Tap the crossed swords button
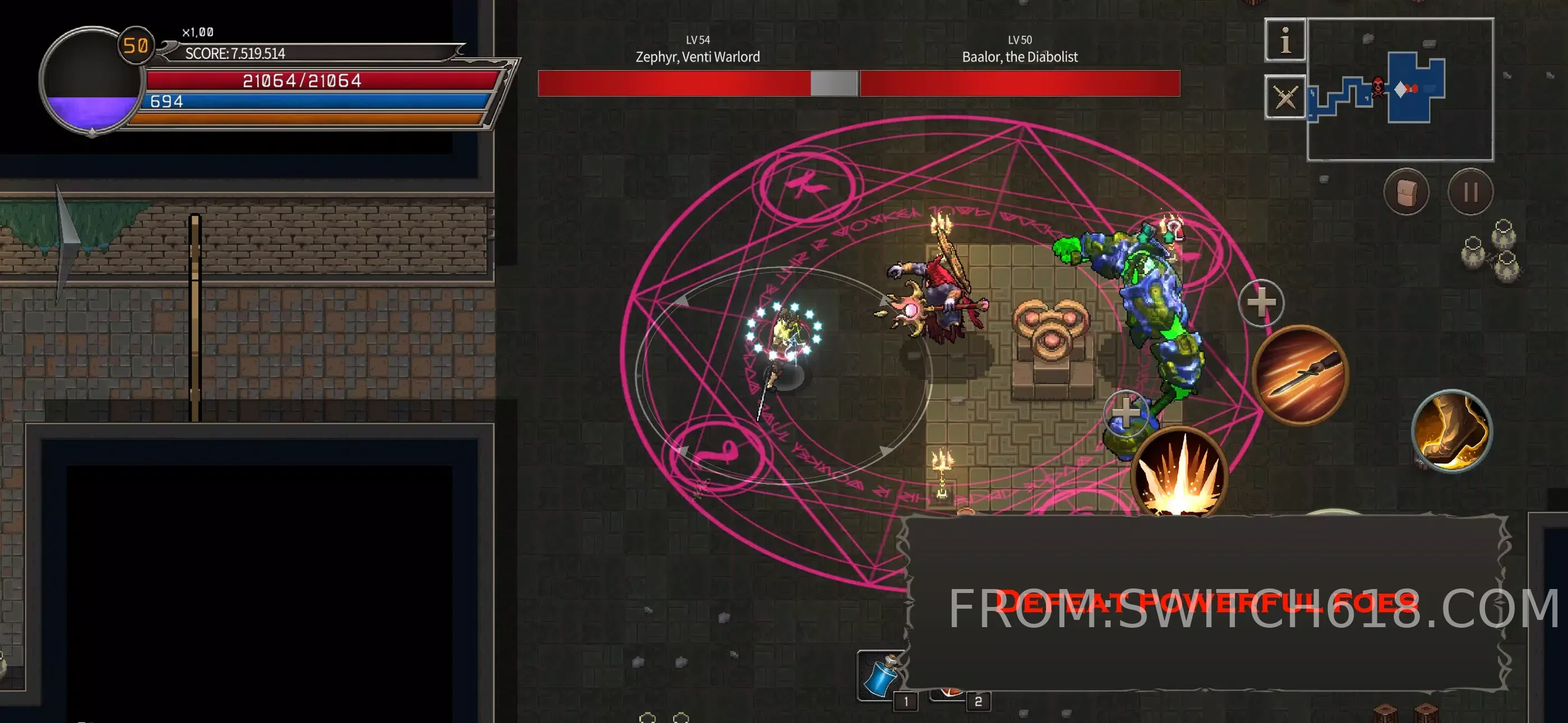Screen dimensions: 1568x723 tap(1285, 97)
